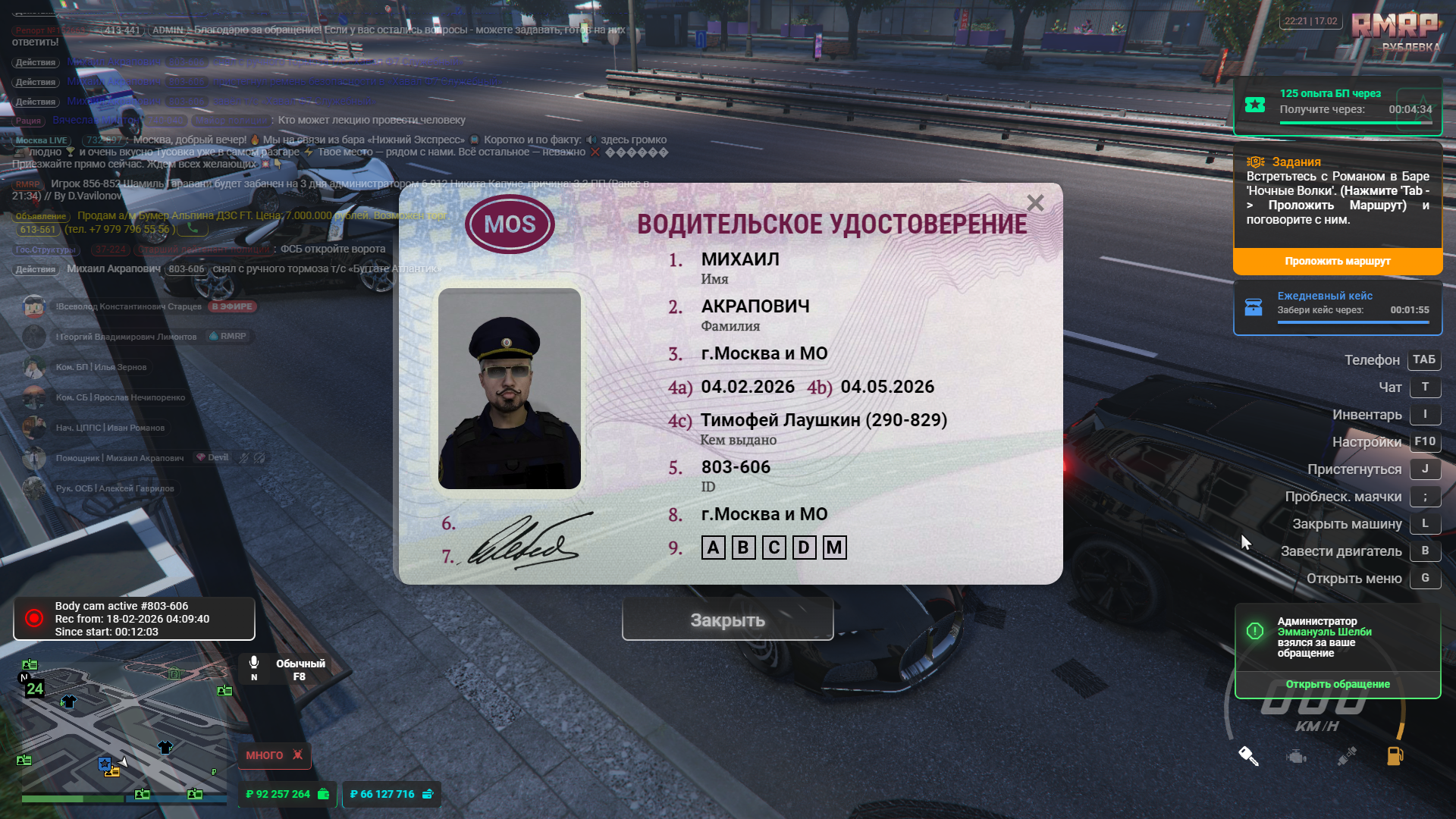The width and height of the screenshot is (1456, 819).
Task: Click the МНОГО status badge
Action: tap(274, 755)
